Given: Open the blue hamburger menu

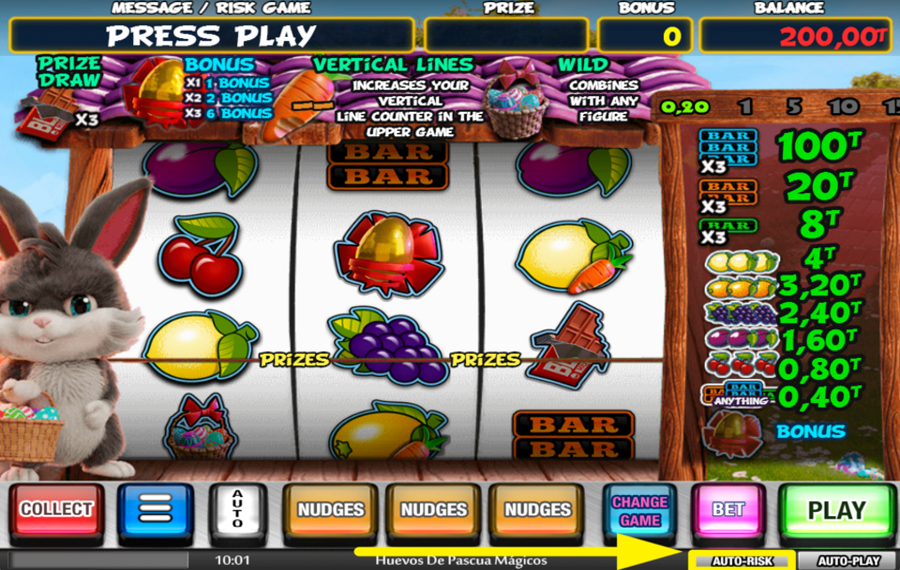Looking at the screenshot, I should pyautogui.click(x=155, y=509).
